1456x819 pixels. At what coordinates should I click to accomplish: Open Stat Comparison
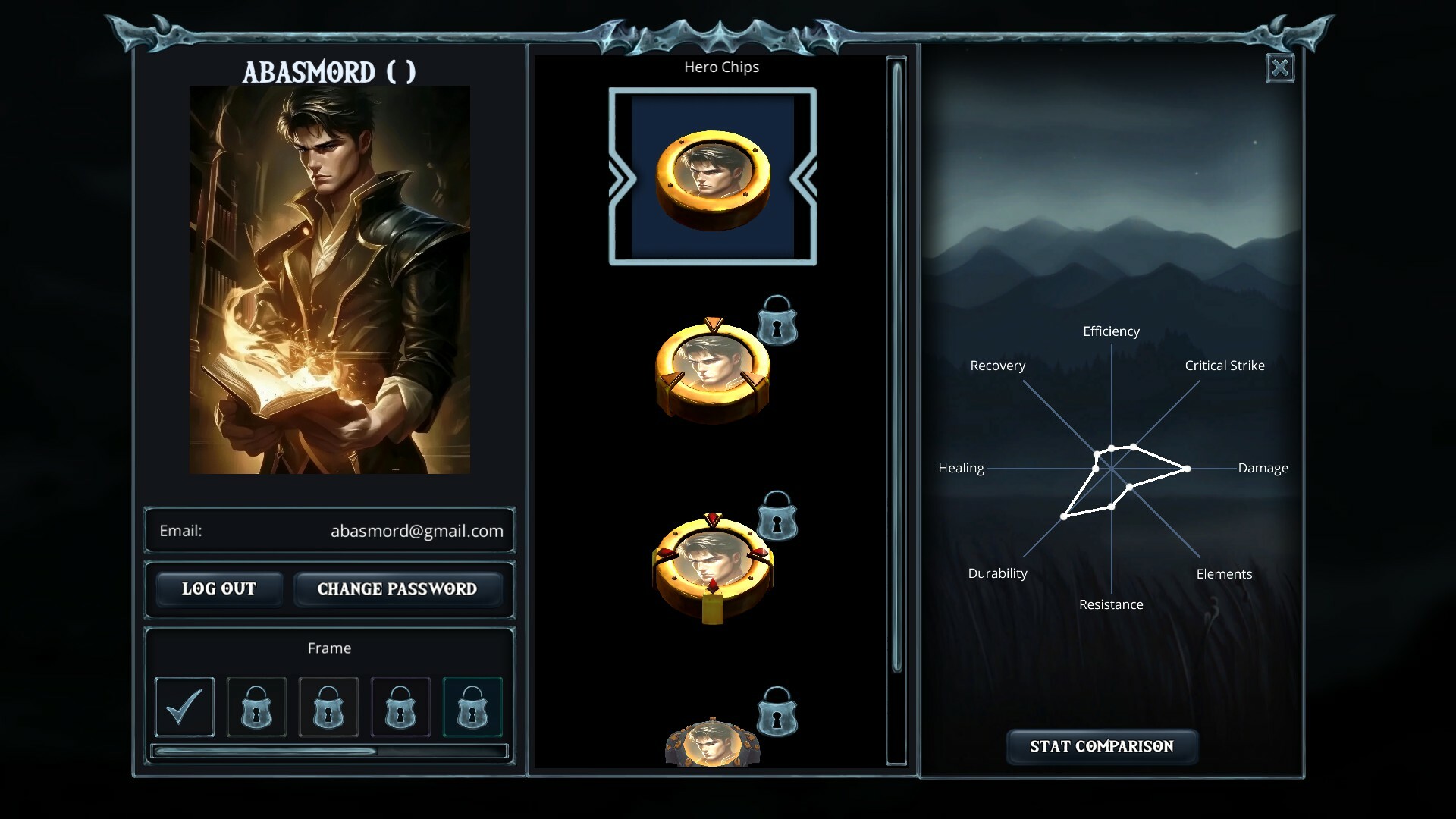click(1101, 746)
